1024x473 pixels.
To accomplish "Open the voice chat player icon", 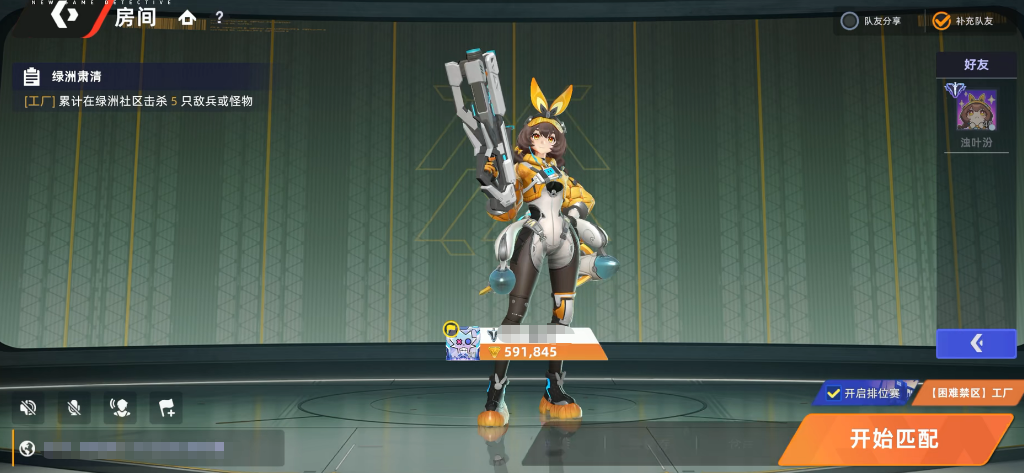I will point(120,407).
